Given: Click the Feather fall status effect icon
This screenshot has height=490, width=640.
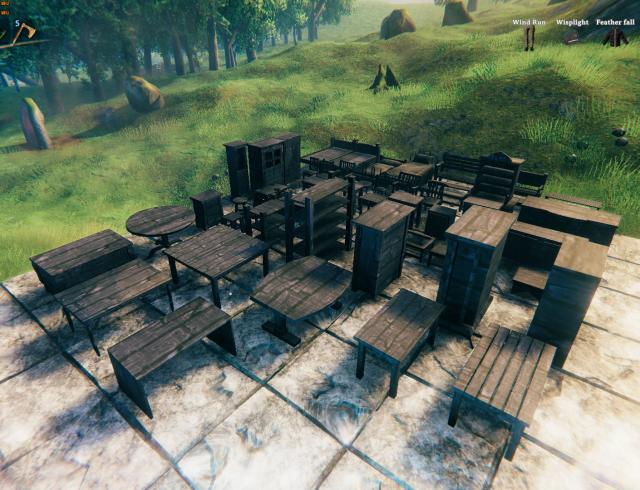Looking at the screenshot, I should click(615, 38).
